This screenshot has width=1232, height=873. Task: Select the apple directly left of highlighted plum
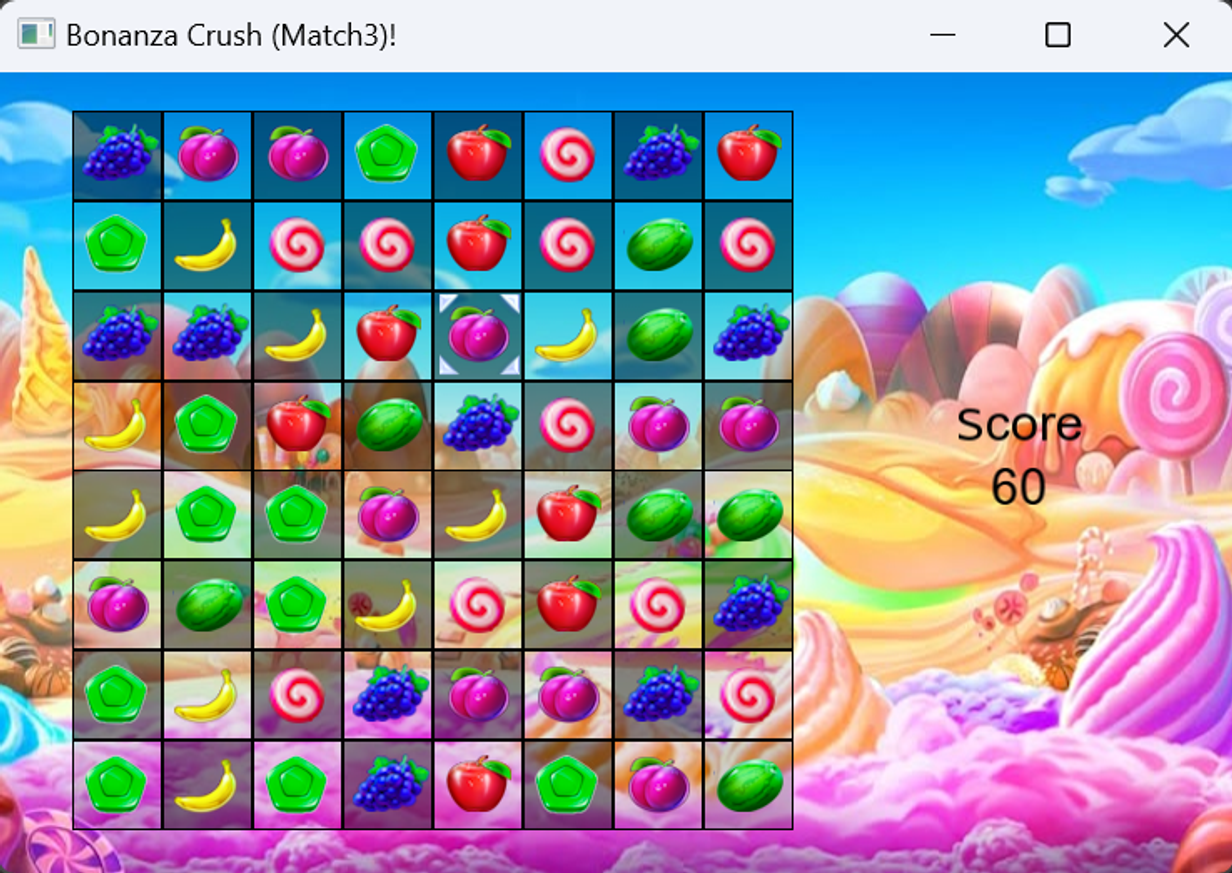pyautogui.click(x=388, y=335)
